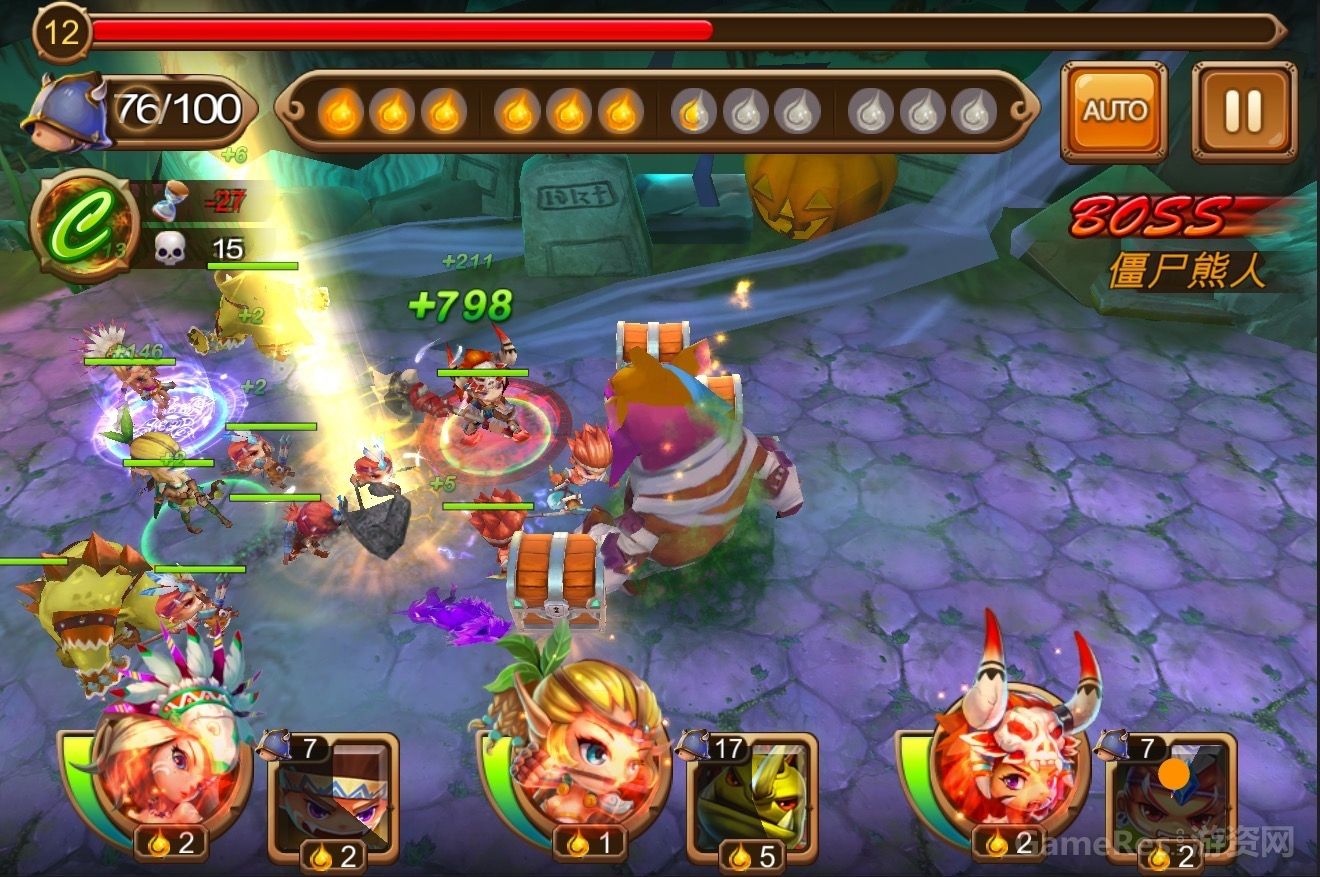The width and height of the screenshot is (1320, 877).
Task: Select the unit card under the orange dot
Action: (1172, 795)
